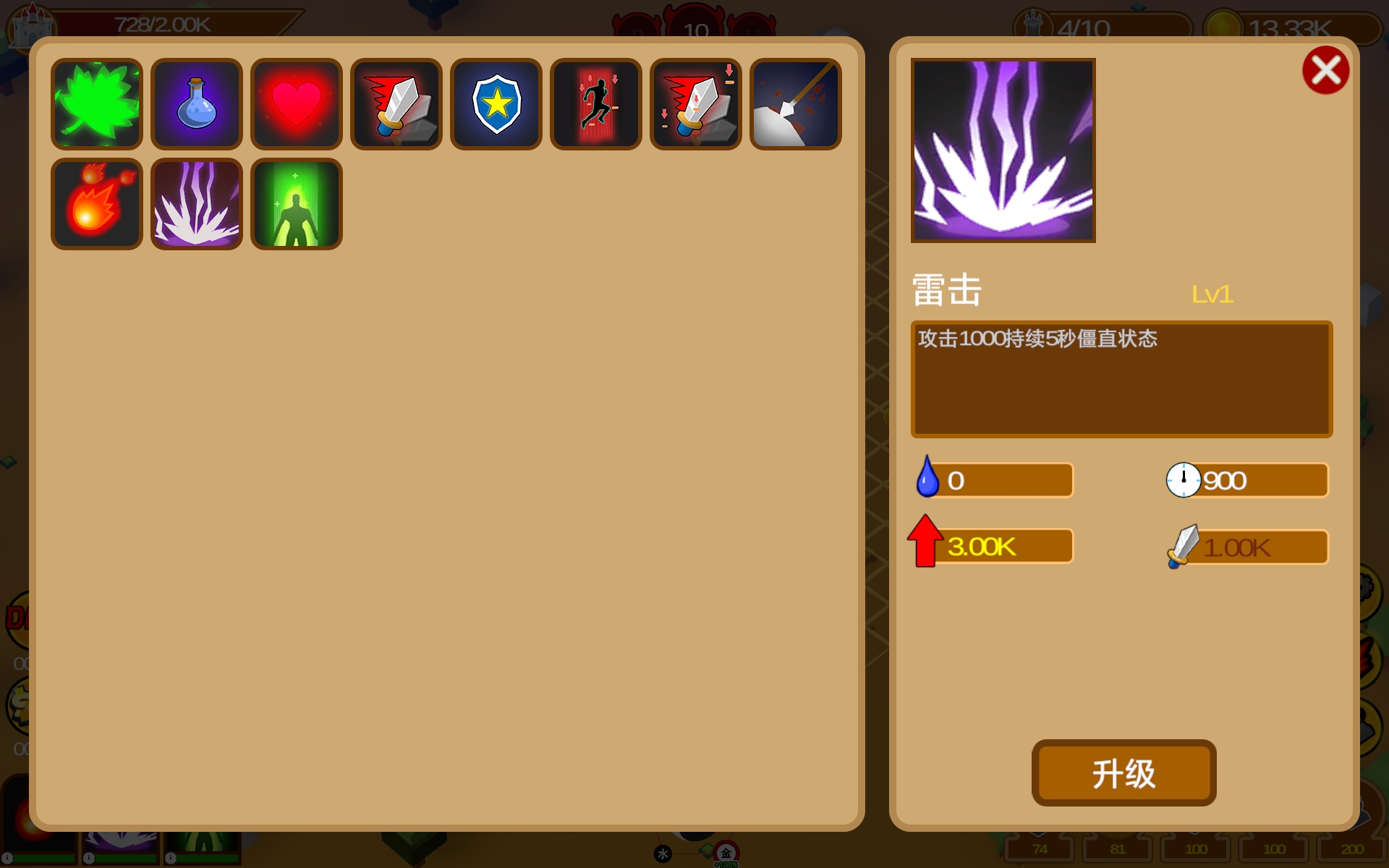Select the green leaf skill icon
Image resolution: width=1389 pixels, height=868 pixels.
[96, 103]
